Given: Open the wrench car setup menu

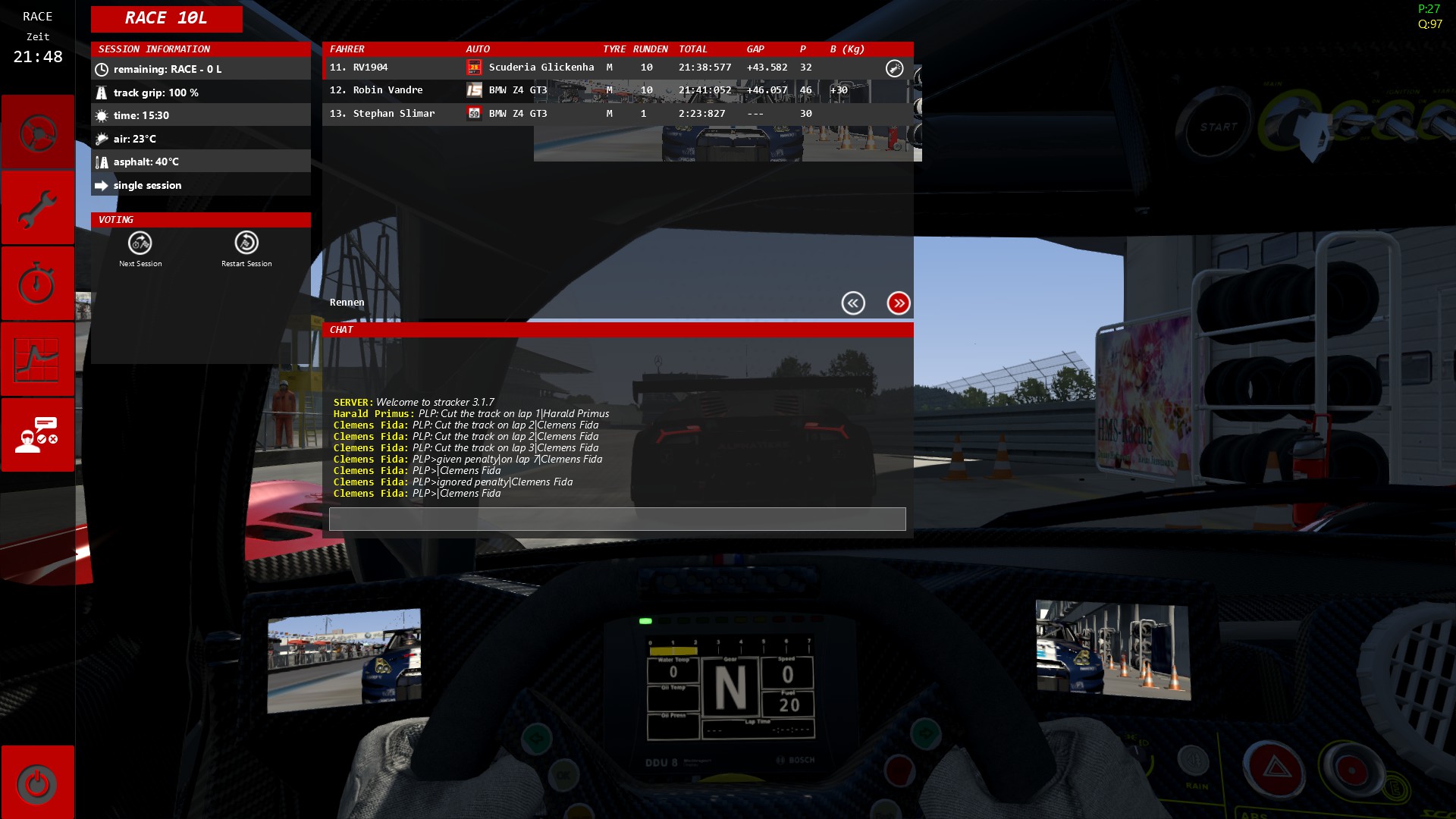Looking at the screenshot, I should (x=37, y=208).
